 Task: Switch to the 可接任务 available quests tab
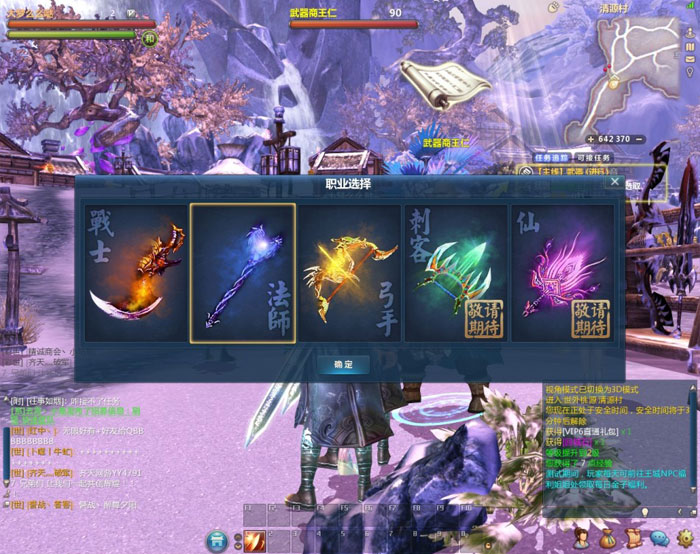[x=591, y=157]
